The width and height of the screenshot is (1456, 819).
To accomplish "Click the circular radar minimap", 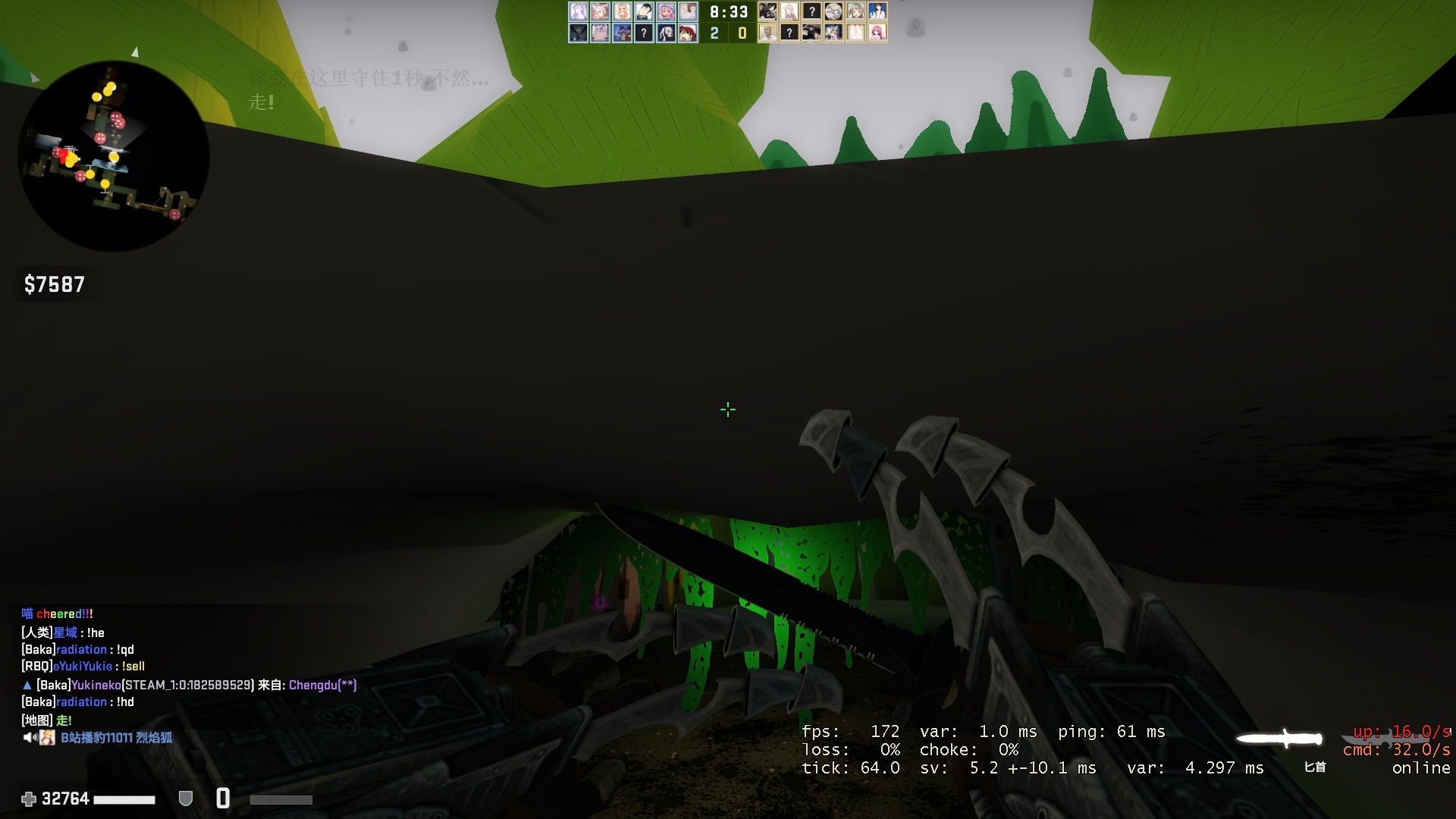I will coord(114,156).
